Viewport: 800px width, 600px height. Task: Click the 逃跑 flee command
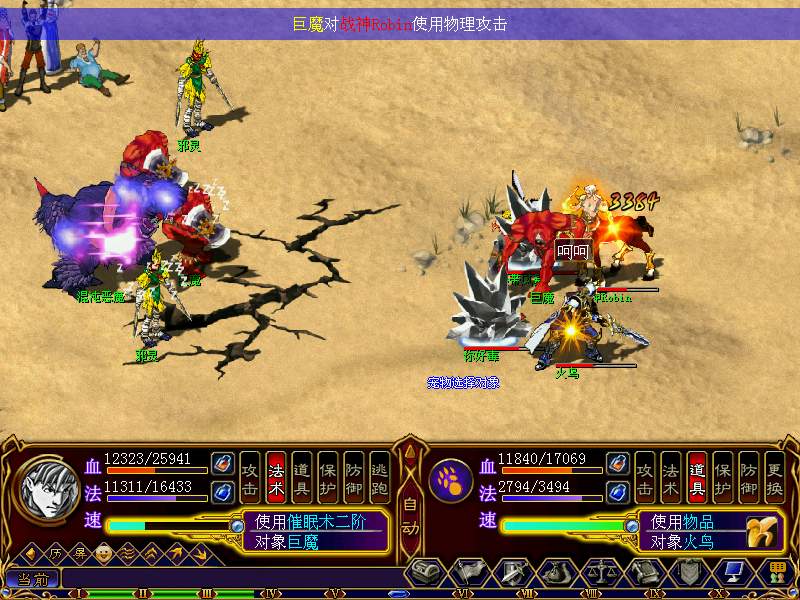380,477
